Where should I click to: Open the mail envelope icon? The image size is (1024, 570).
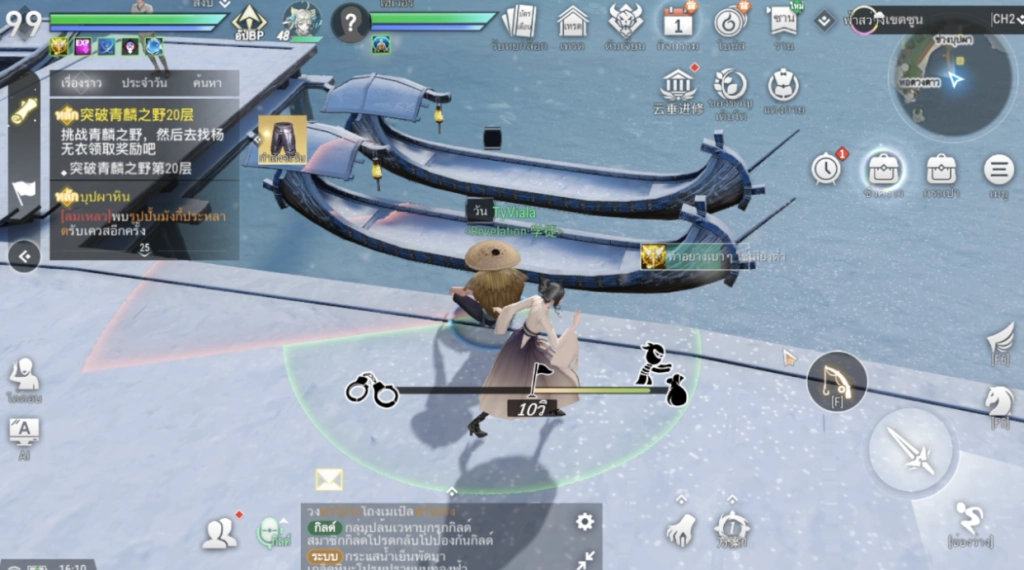tap(329, 480)
